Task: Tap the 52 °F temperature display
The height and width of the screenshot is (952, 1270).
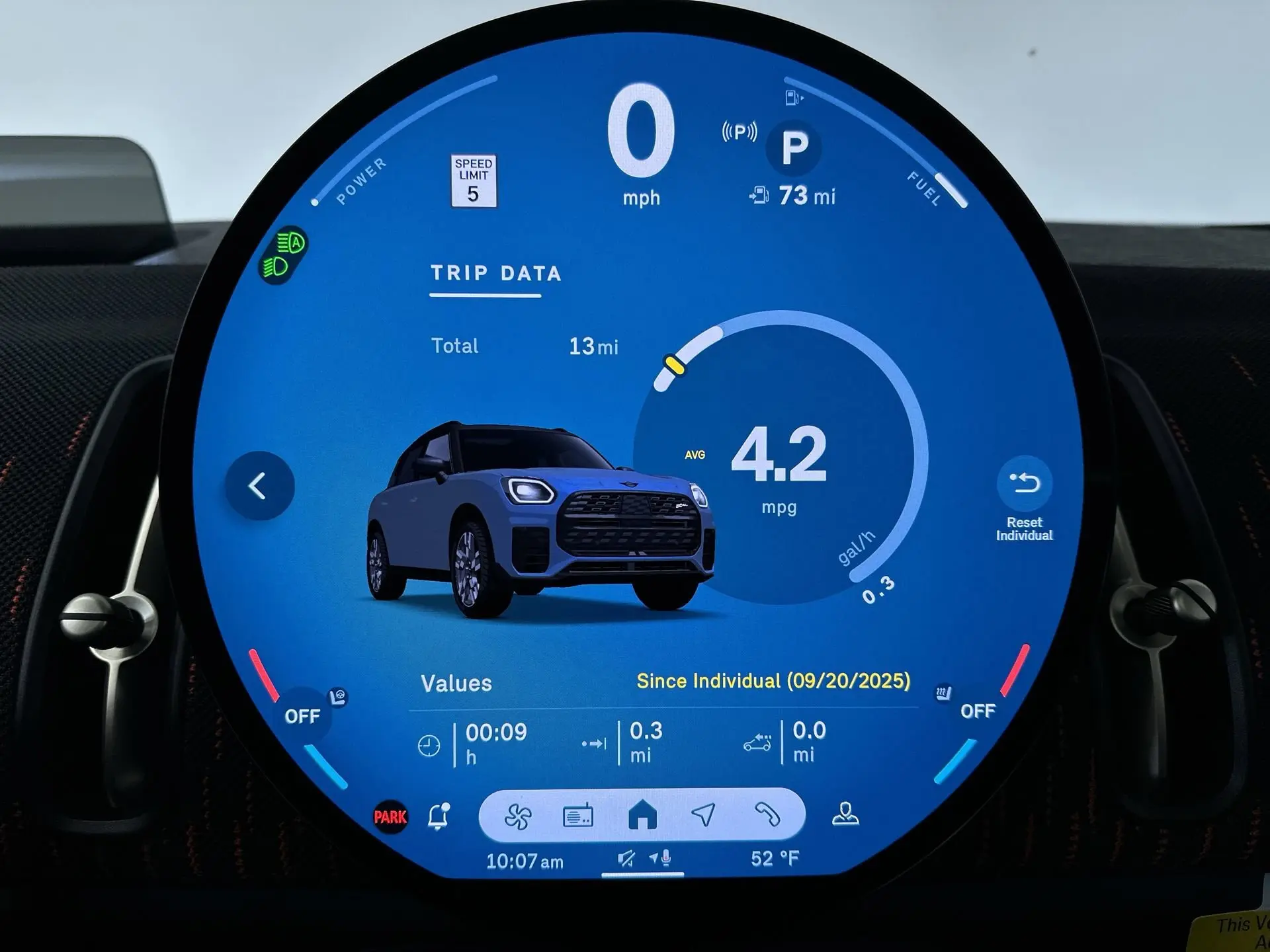Action: point(775,859)
